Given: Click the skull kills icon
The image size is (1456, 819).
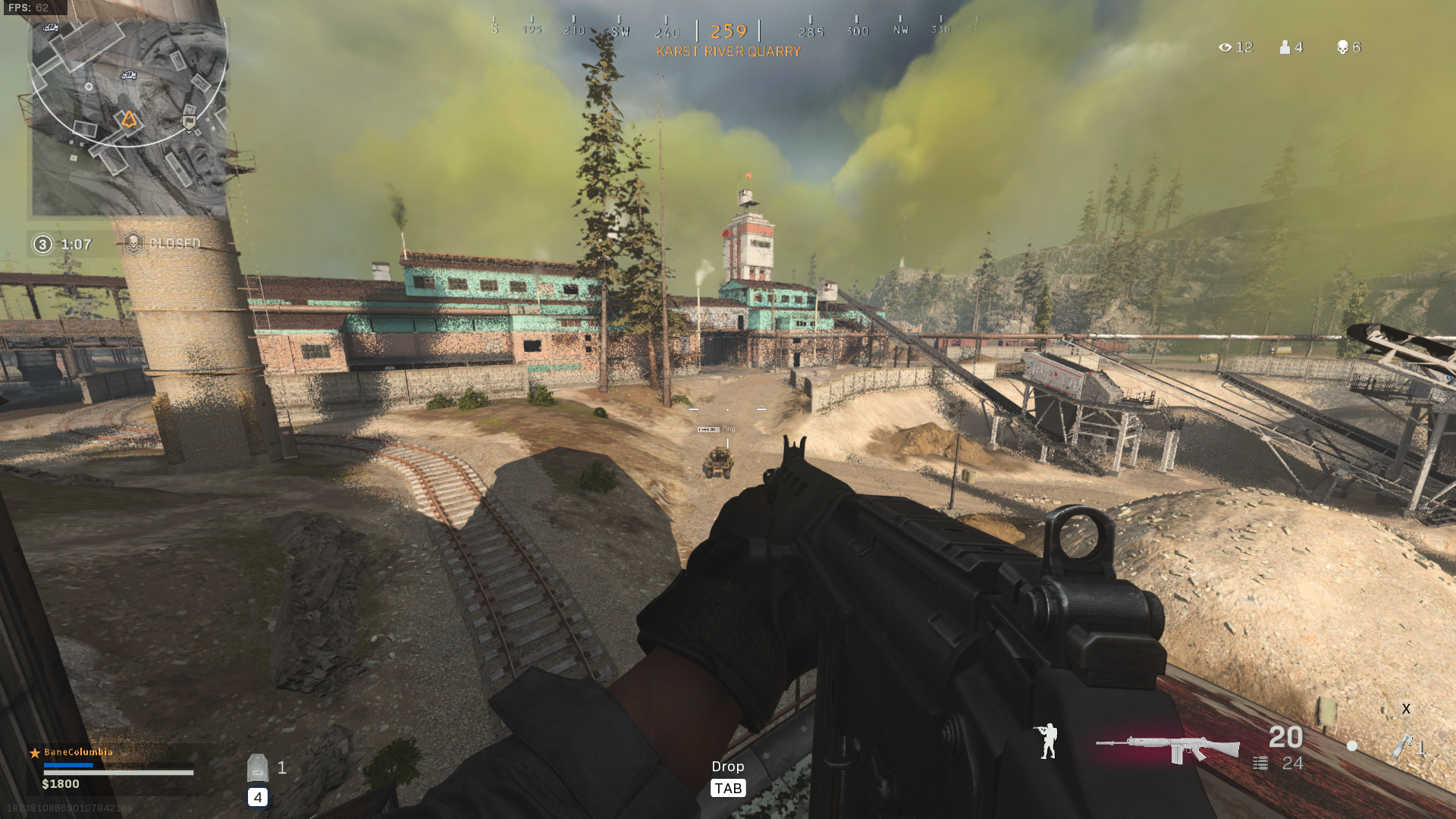Looking at the screenshot, I should tap(1342, 48).
